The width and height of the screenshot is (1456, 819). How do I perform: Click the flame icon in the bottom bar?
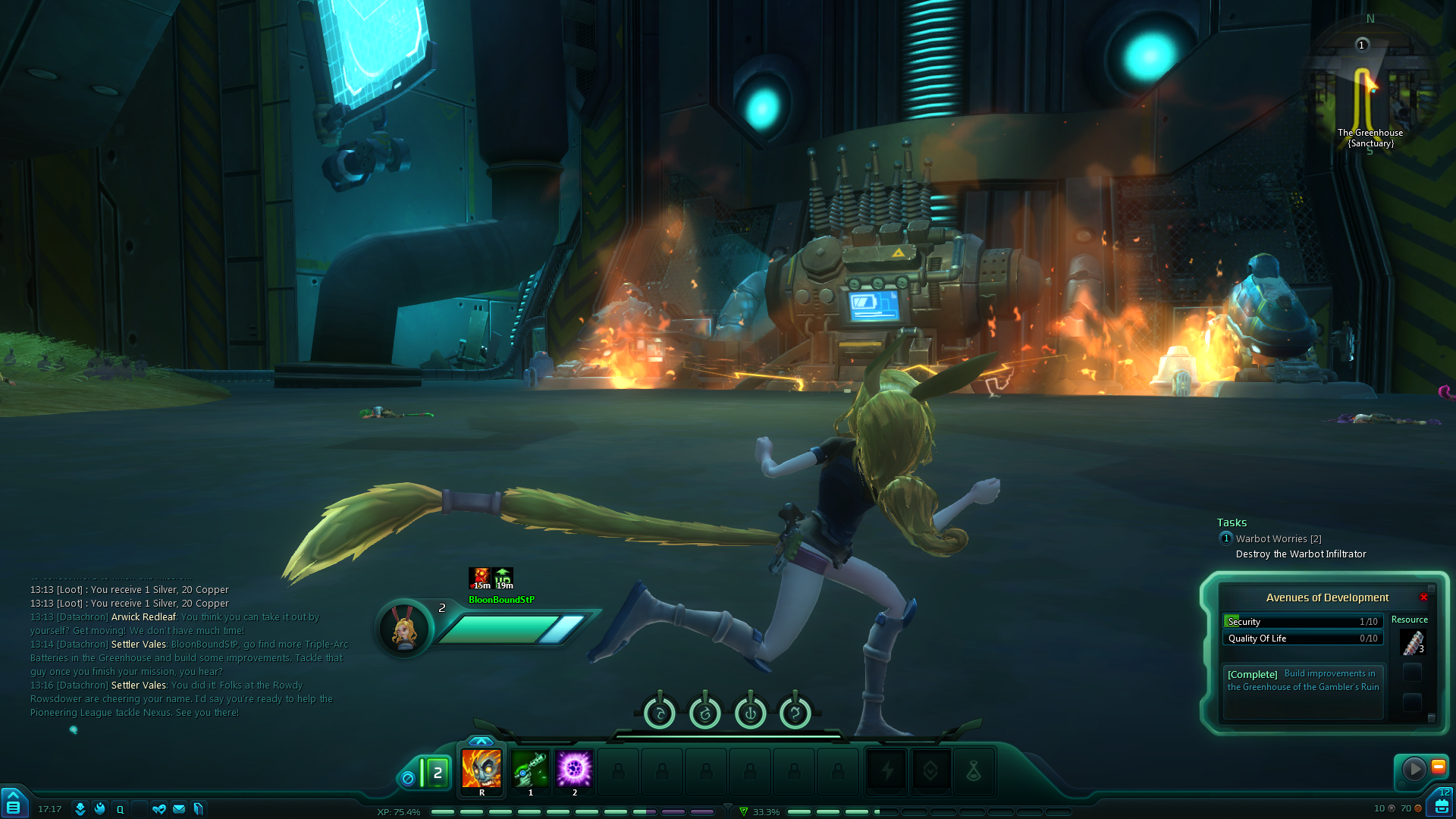[100, 809]
